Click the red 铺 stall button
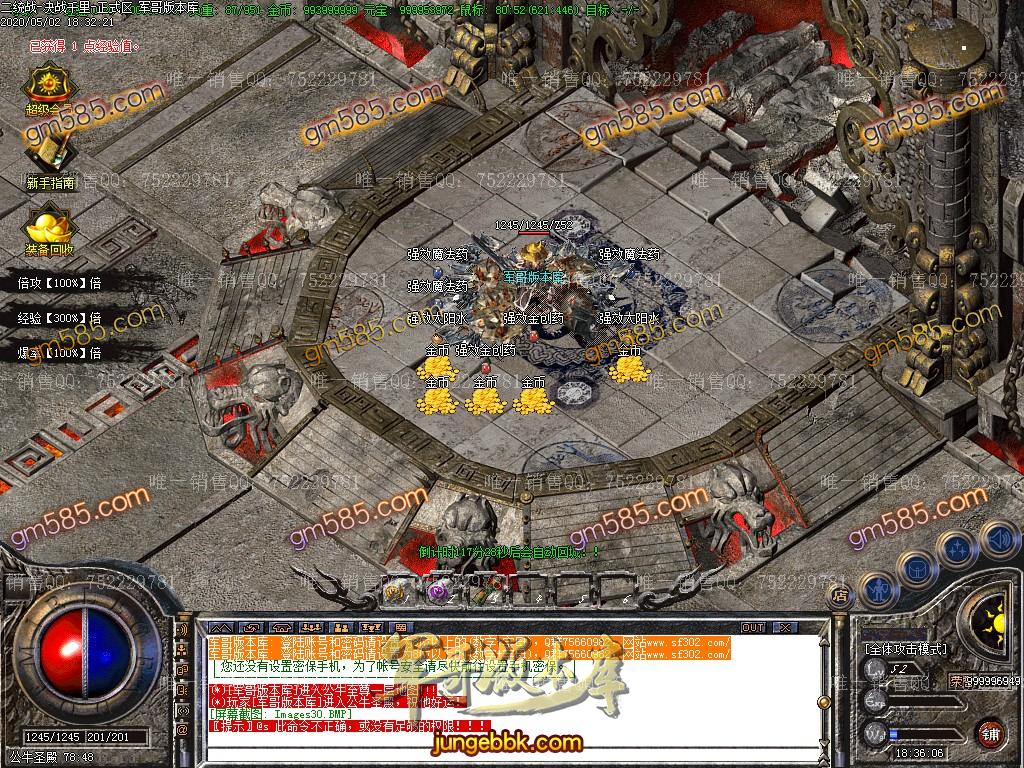The width and height of the screenshot is (1024, 768). click(x=991, y=733)
